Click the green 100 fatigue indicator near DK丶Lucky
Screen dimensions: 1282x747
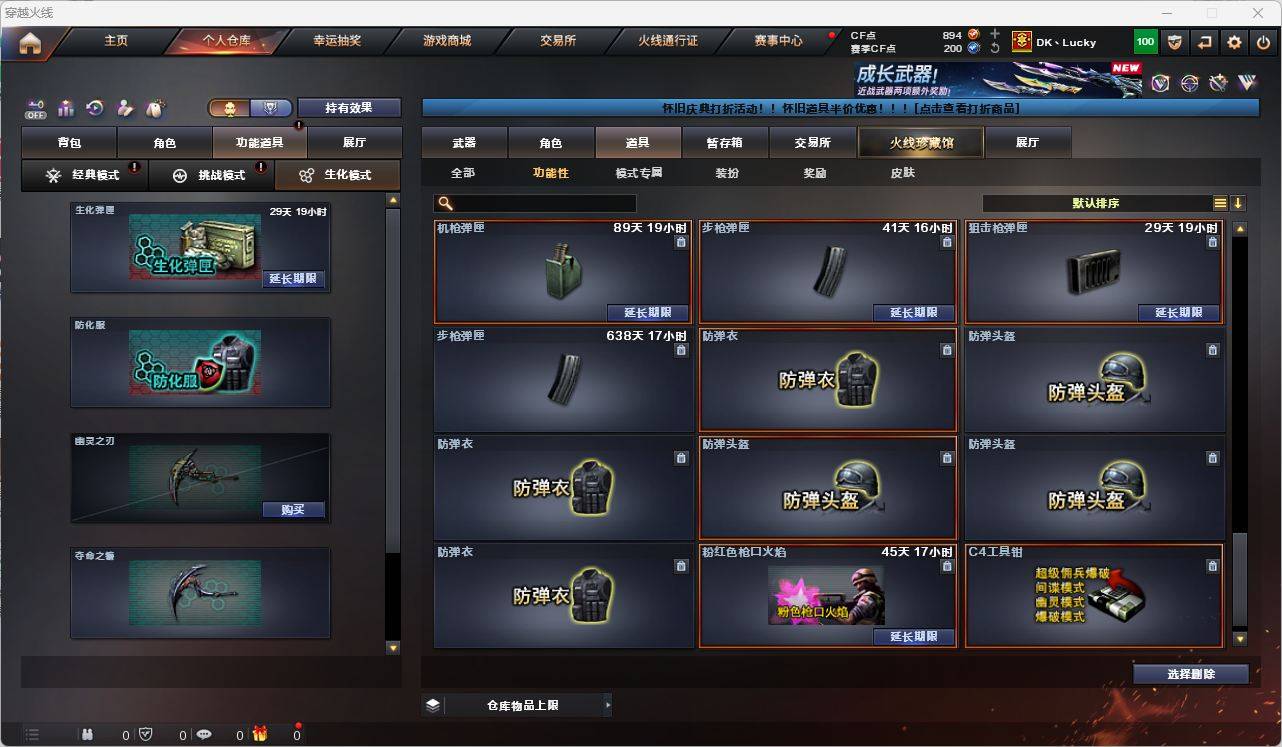click(x=1146, y=41)
